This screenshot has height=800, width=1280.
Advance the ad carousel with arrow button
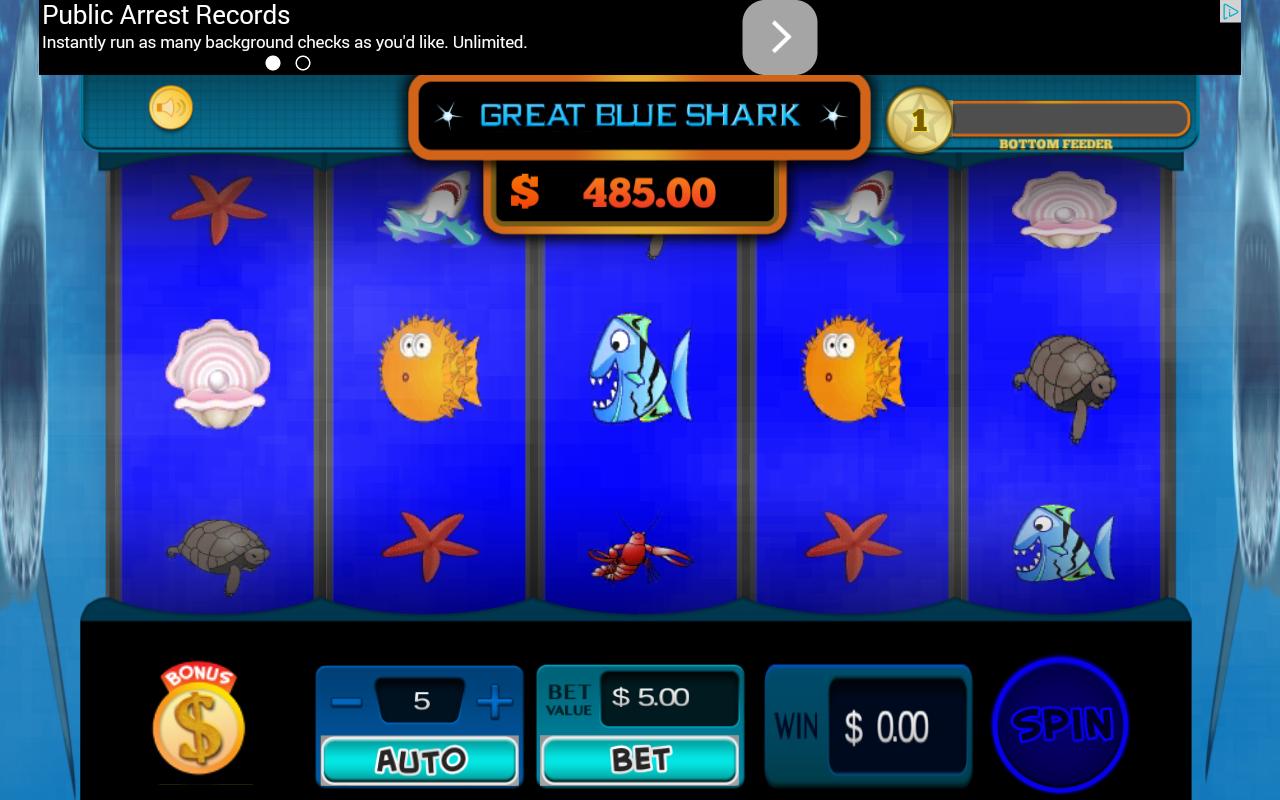pos(780,37)
